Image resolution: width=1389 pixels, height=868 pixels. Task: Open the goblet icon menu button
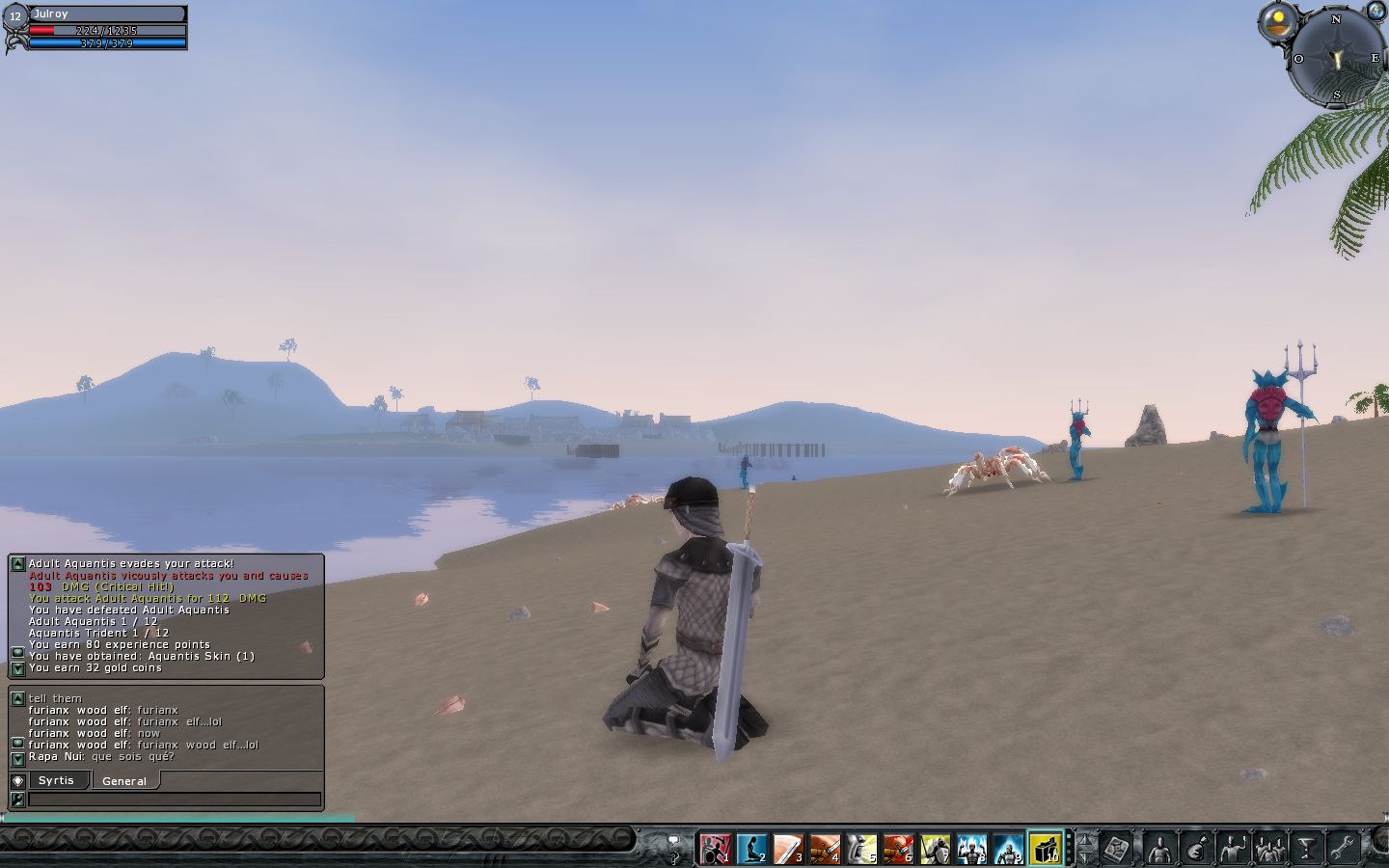pos(1307,849)
